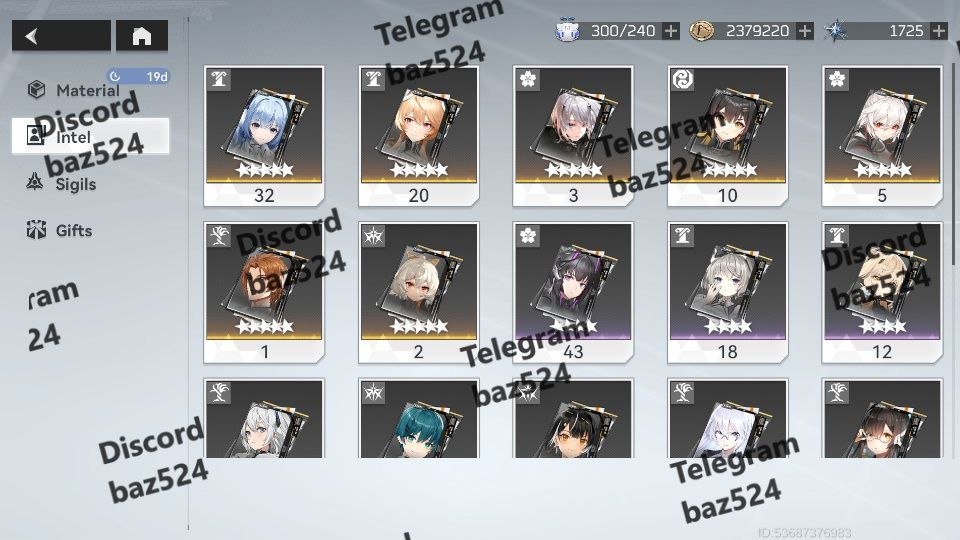Open the intel card with quantity 12

882,291
